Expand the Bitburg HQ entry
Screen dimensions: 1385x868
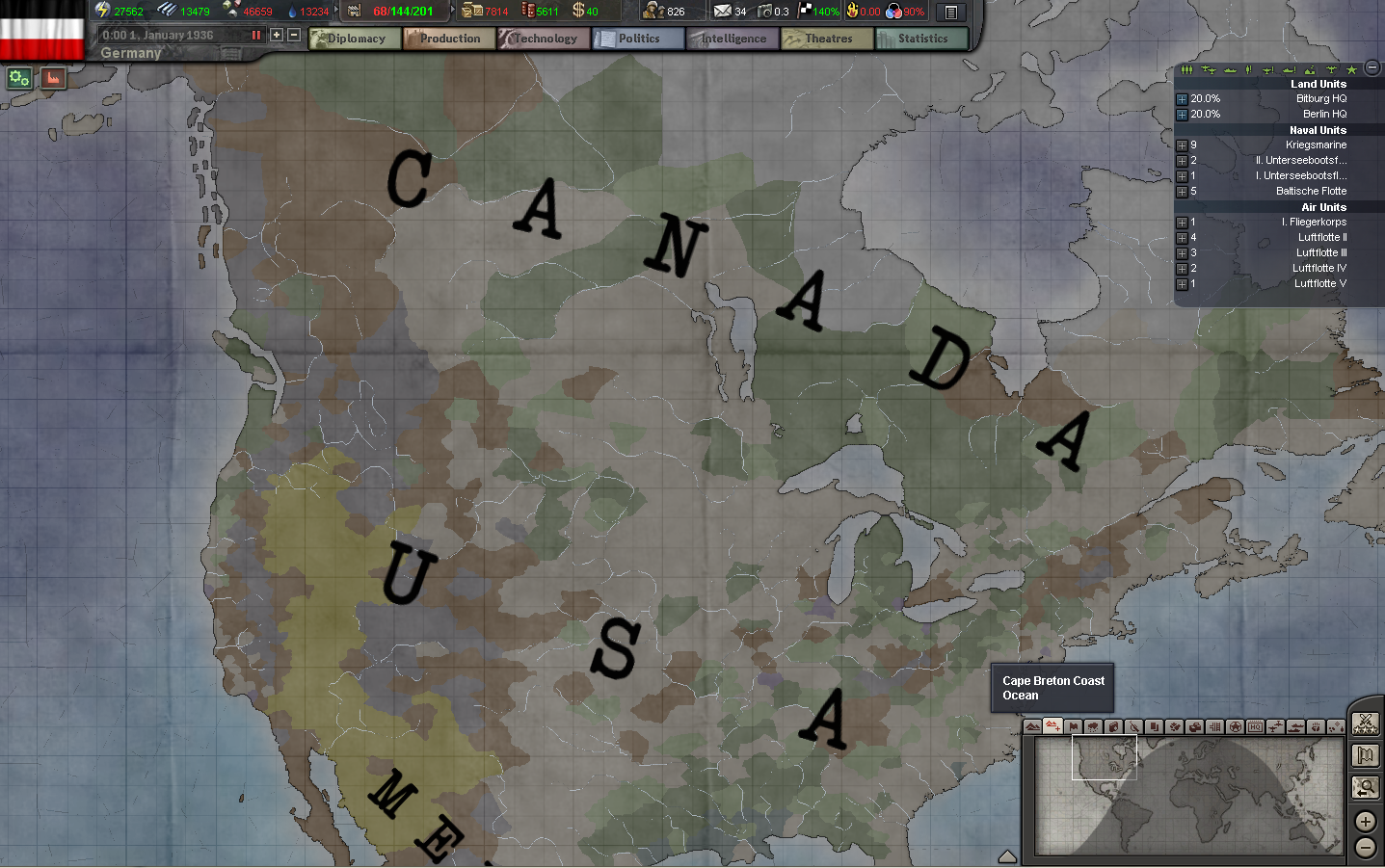1182,98
